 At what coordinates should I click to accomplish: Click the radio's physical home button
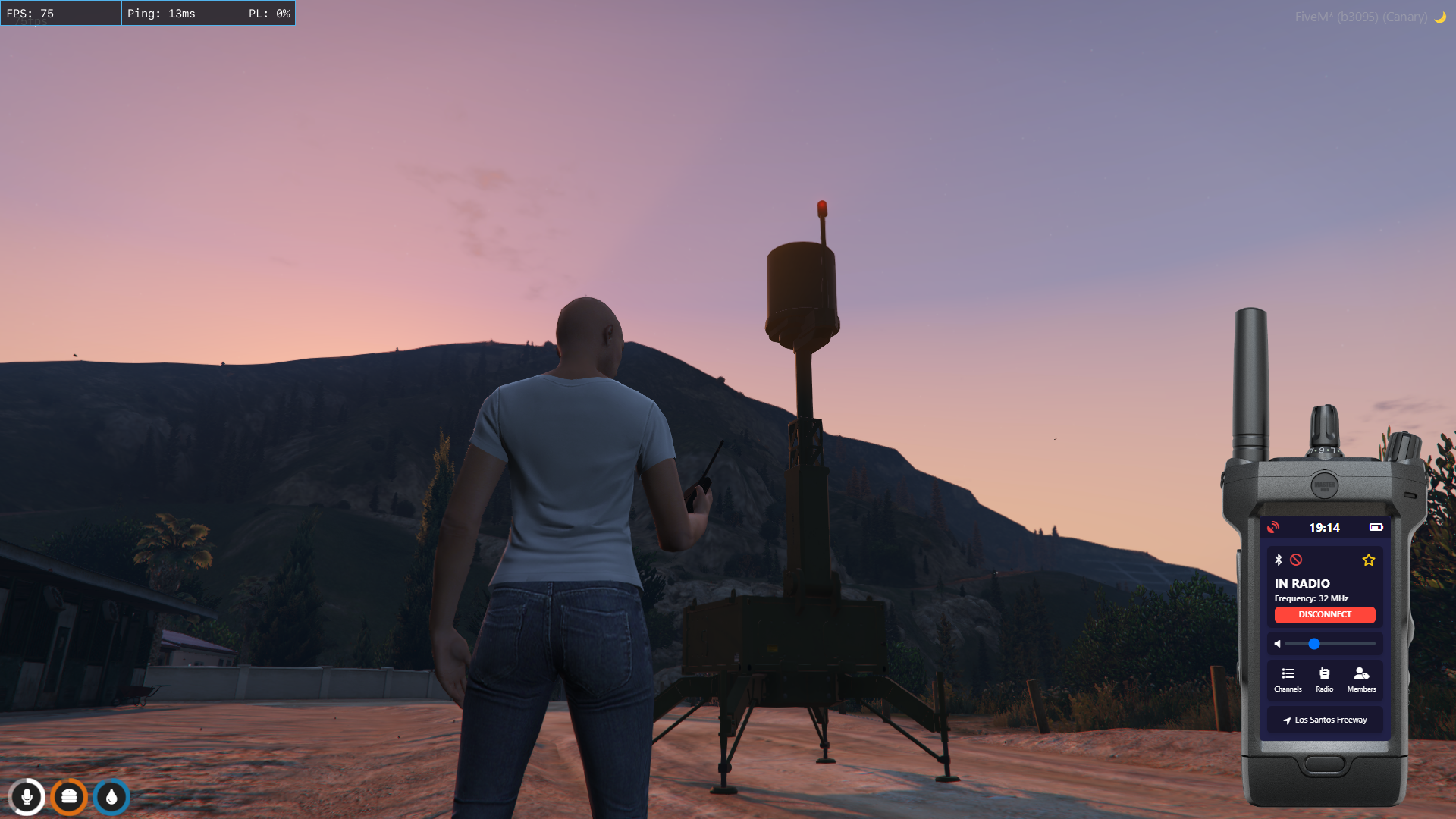pos(1324,764)
